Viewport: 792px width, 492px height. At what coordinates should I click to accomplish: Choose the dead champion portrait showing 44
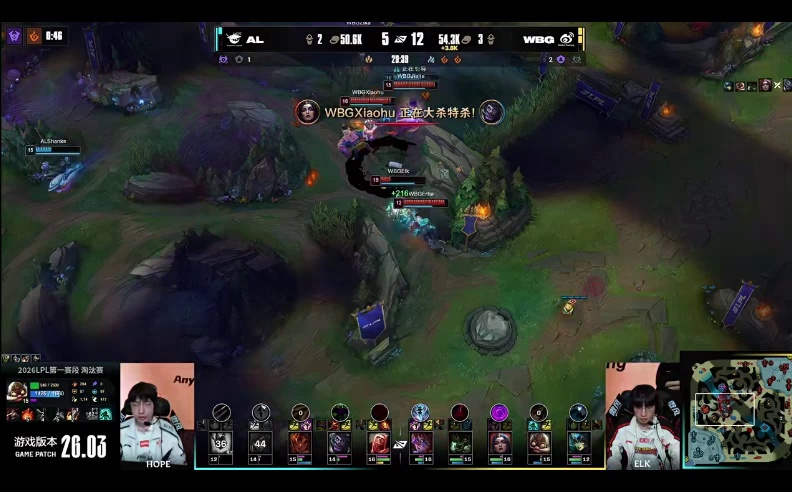point(261,442)
